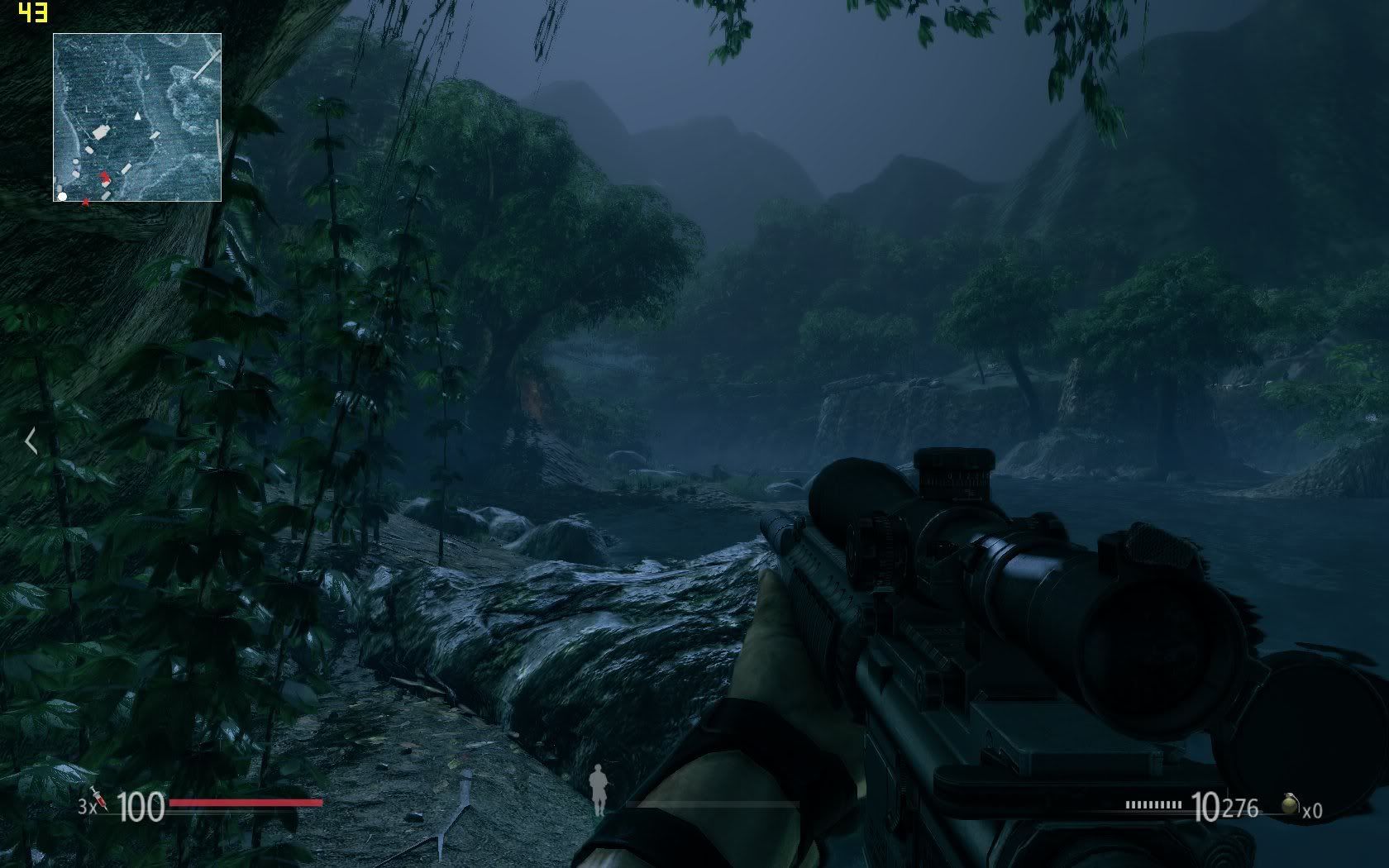The image size is (1389, 868).
Task: Click the left chevron arrow at screen edge
Action: (31, 441)
